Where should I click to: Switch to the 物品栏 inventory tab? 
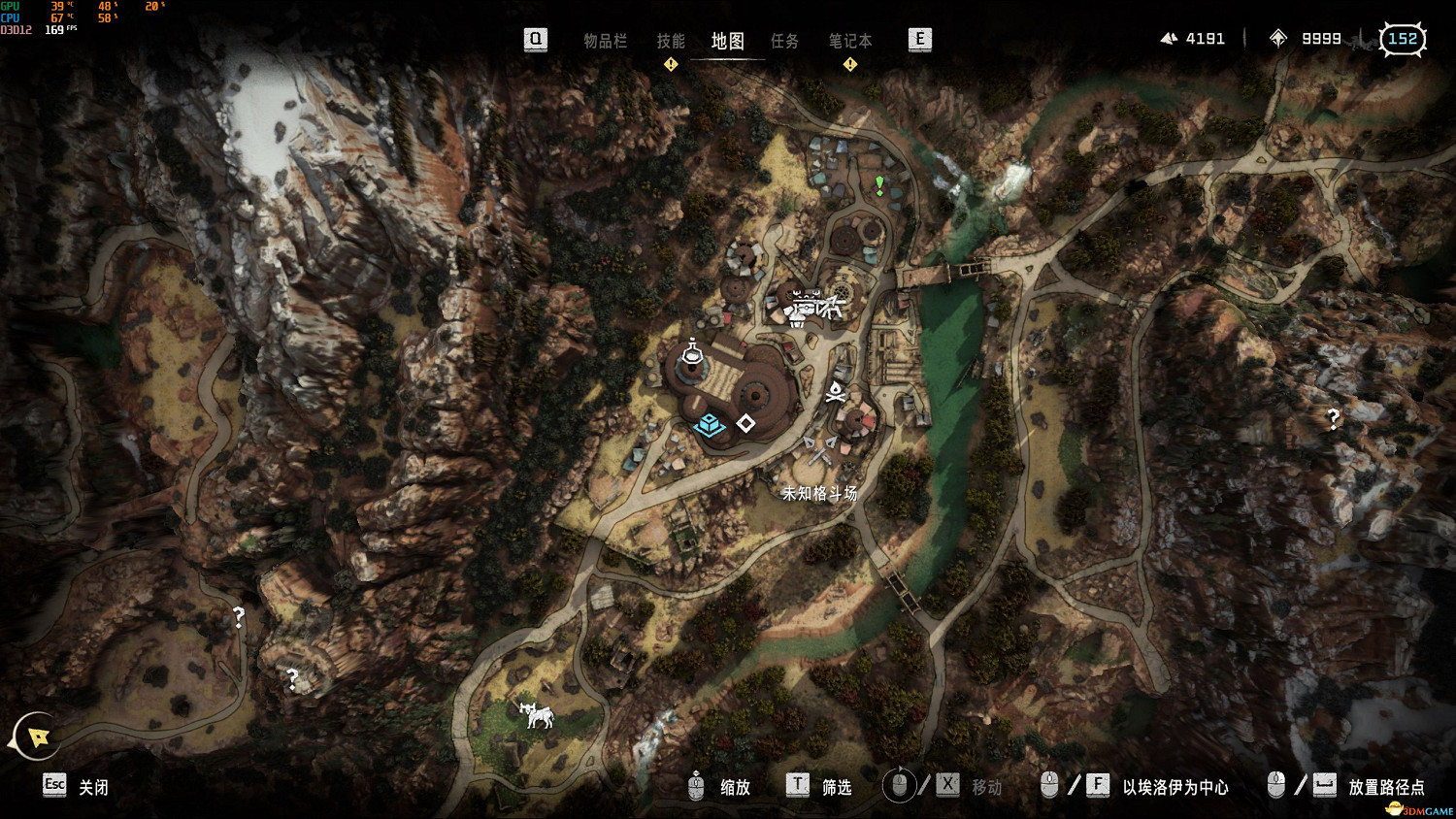(605, 41)
